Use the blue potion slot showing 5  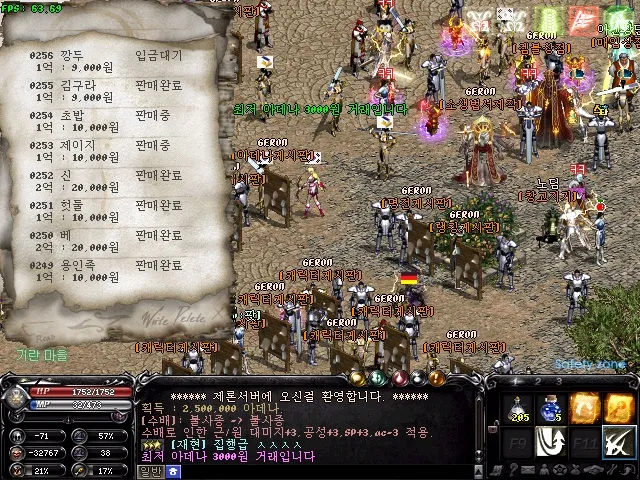(x=551, y=408)
